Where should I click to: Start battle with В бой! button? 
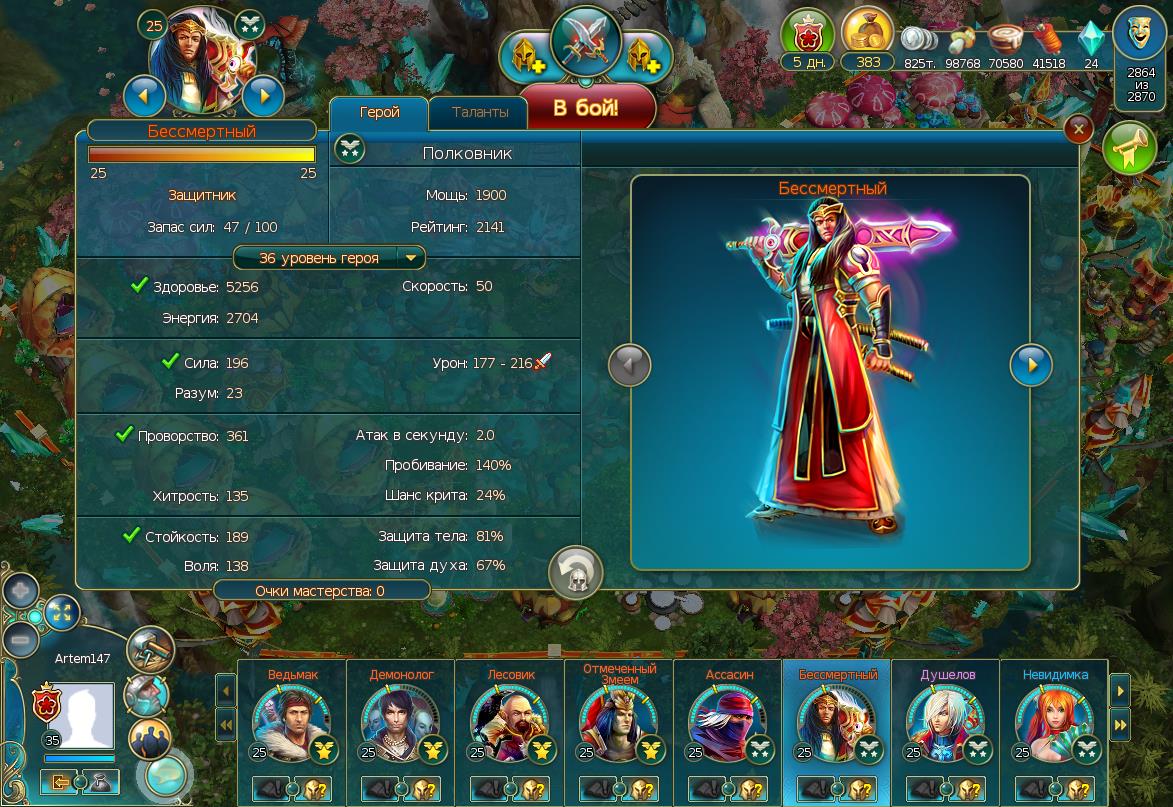587,108
